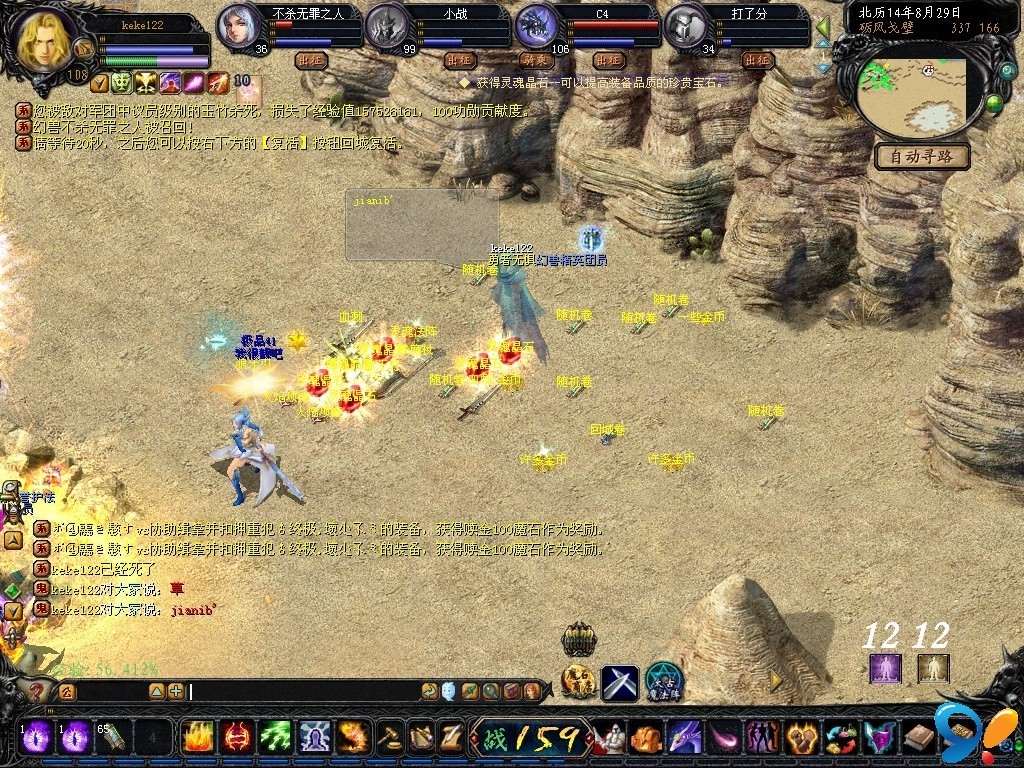
Task: Focus the chat input field
Action: click(x=300, y=691)
